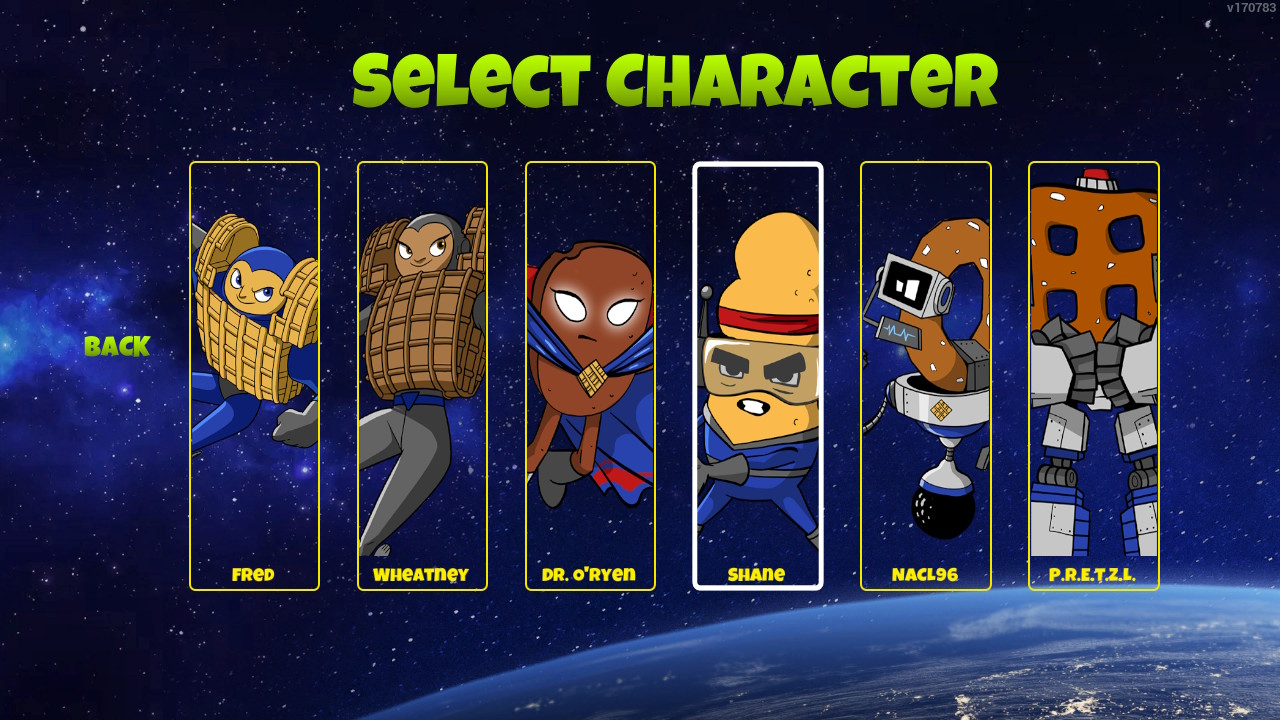This screenshot has height=720, width=1280.
Task: Click the Shane name label
Action: 757,574
